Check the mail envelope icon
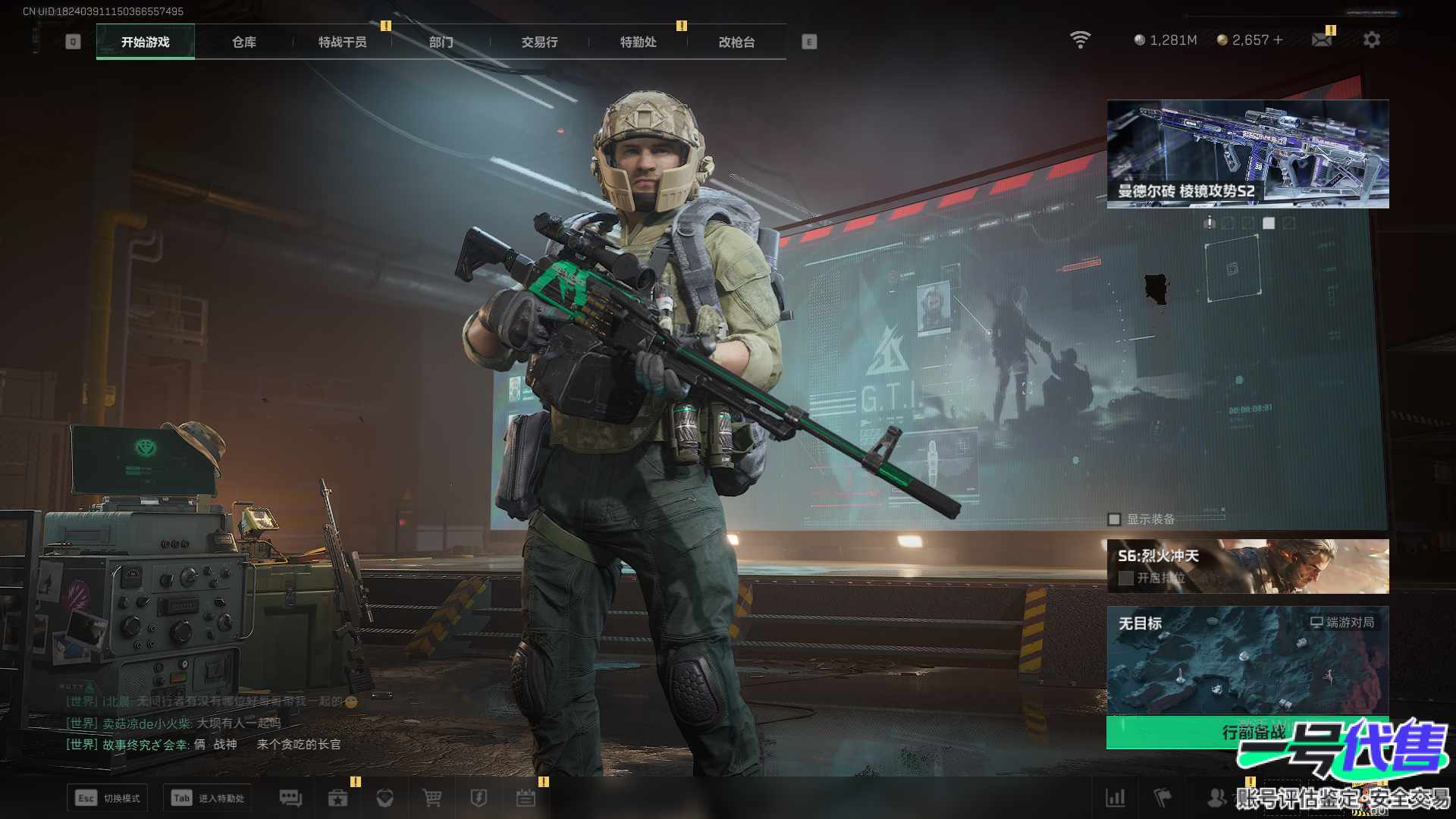Image resolution: width=1456 pixels, height=819 pixels. (x=1321, y=40)
